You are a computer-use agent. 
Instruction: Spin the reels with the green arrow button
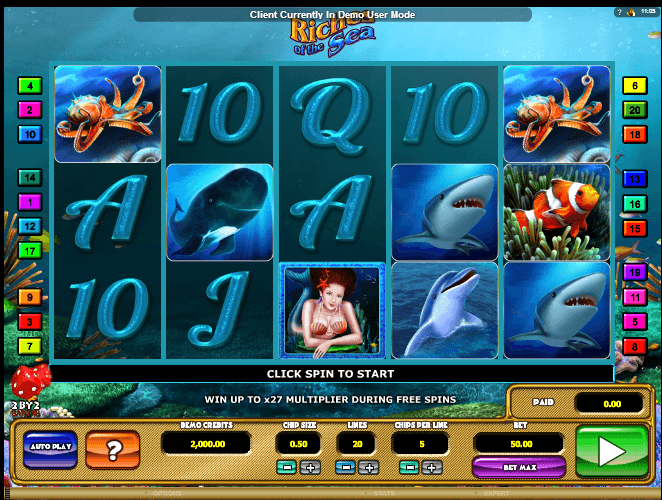[x=608, y=454]
